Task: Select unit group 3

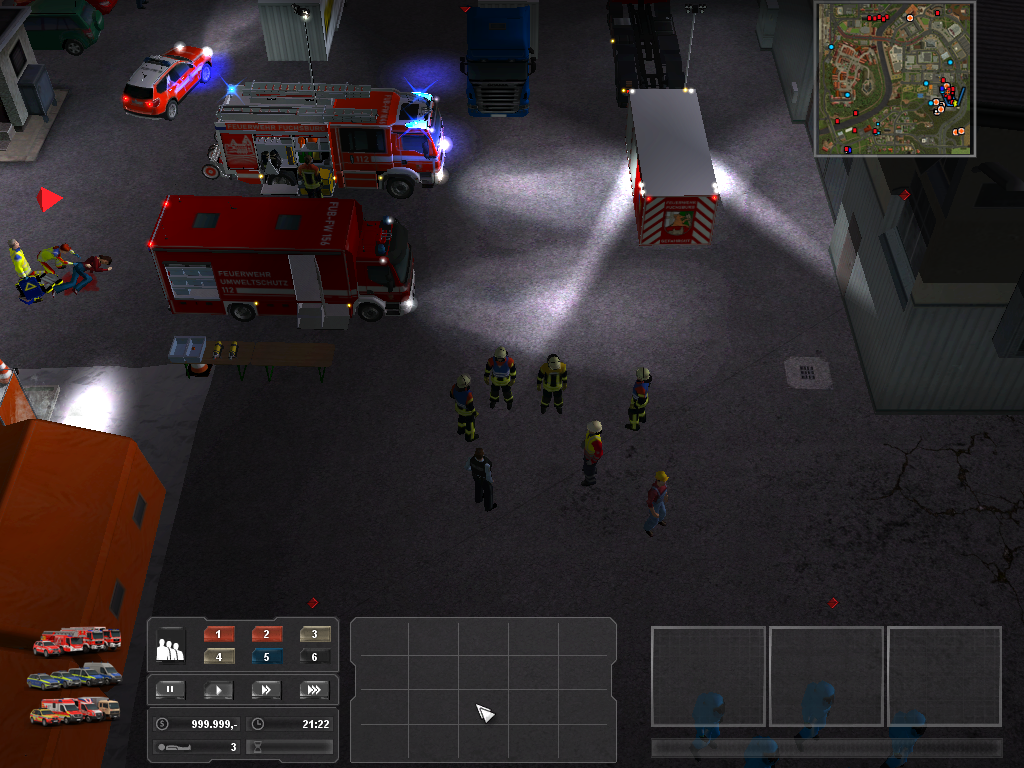Action: coord(315,634)
